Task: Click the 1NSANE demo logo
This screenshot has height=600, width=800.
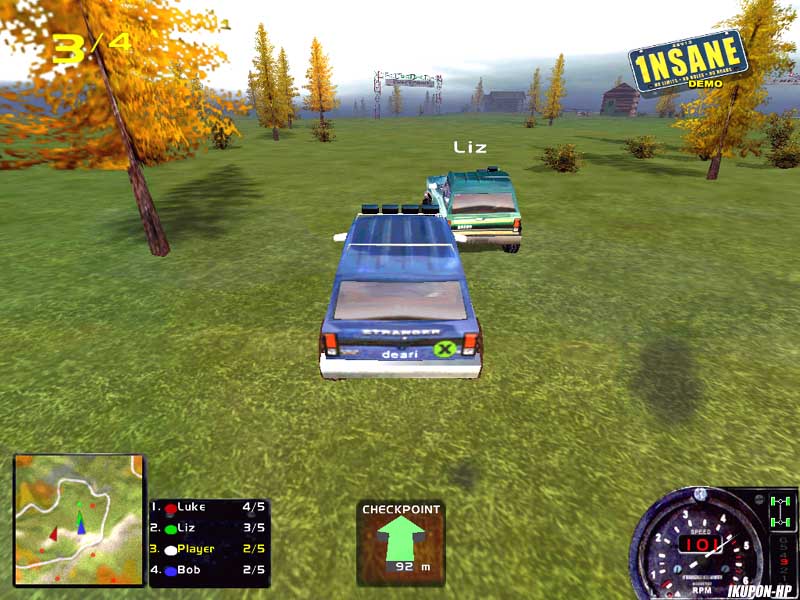Action: click(690, 62)
